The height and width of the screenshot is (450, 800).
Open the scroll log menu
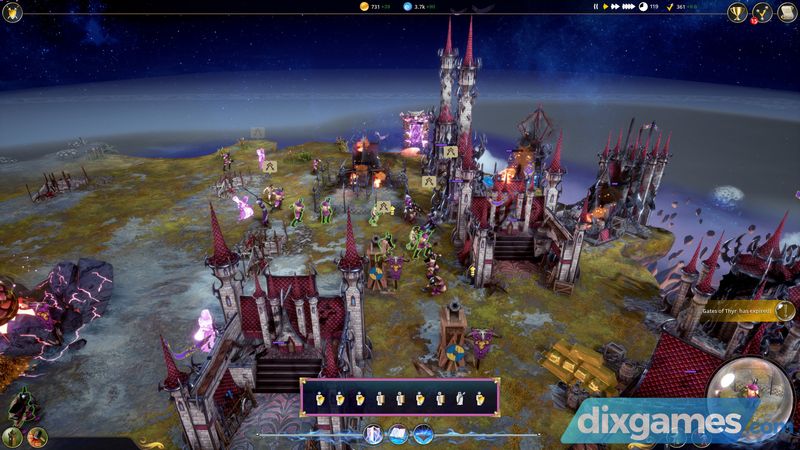[787, 13]
